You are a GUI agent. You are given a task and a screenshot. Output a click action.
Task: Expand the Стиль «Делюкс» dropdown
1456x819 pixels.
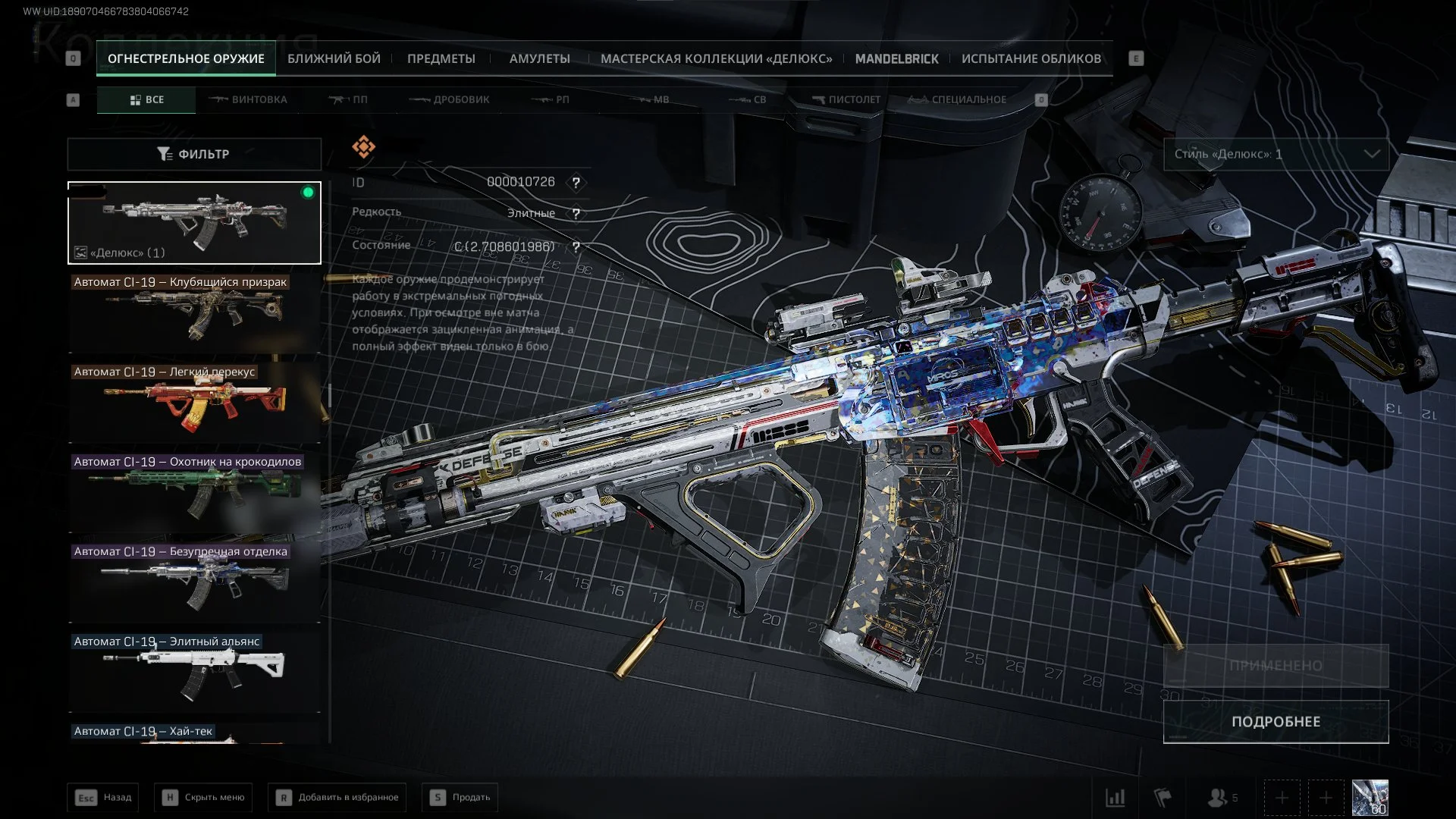[1276, 154]
